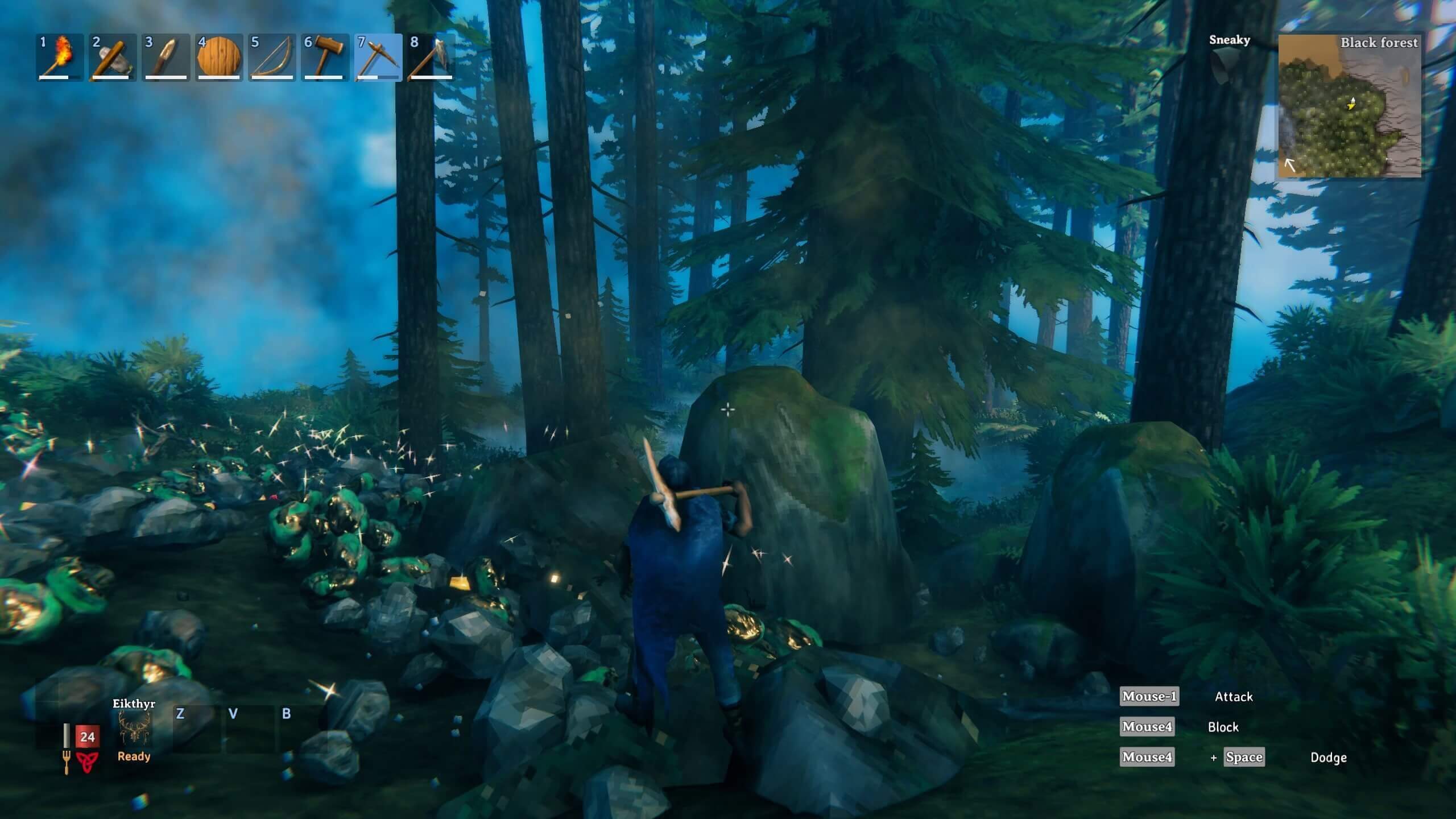The width and height of the screenshot is (1456, 819).
Task: Equip the round wooden shield
Action: (218, 57)
